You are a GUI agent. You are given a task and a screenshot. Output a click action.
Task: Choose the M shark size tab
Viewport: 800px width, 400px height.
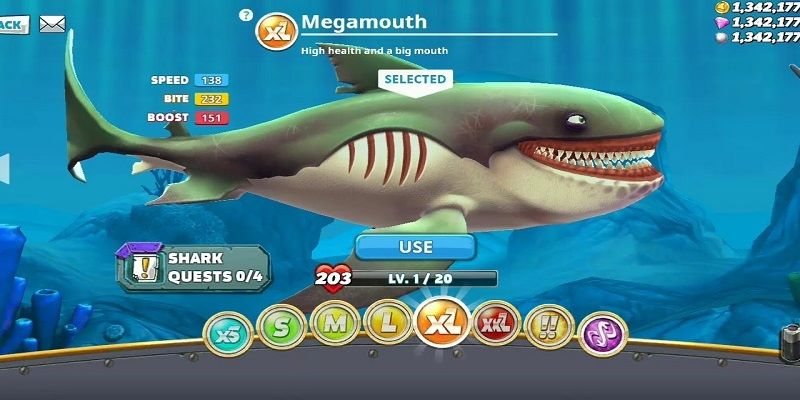(334, 323)
